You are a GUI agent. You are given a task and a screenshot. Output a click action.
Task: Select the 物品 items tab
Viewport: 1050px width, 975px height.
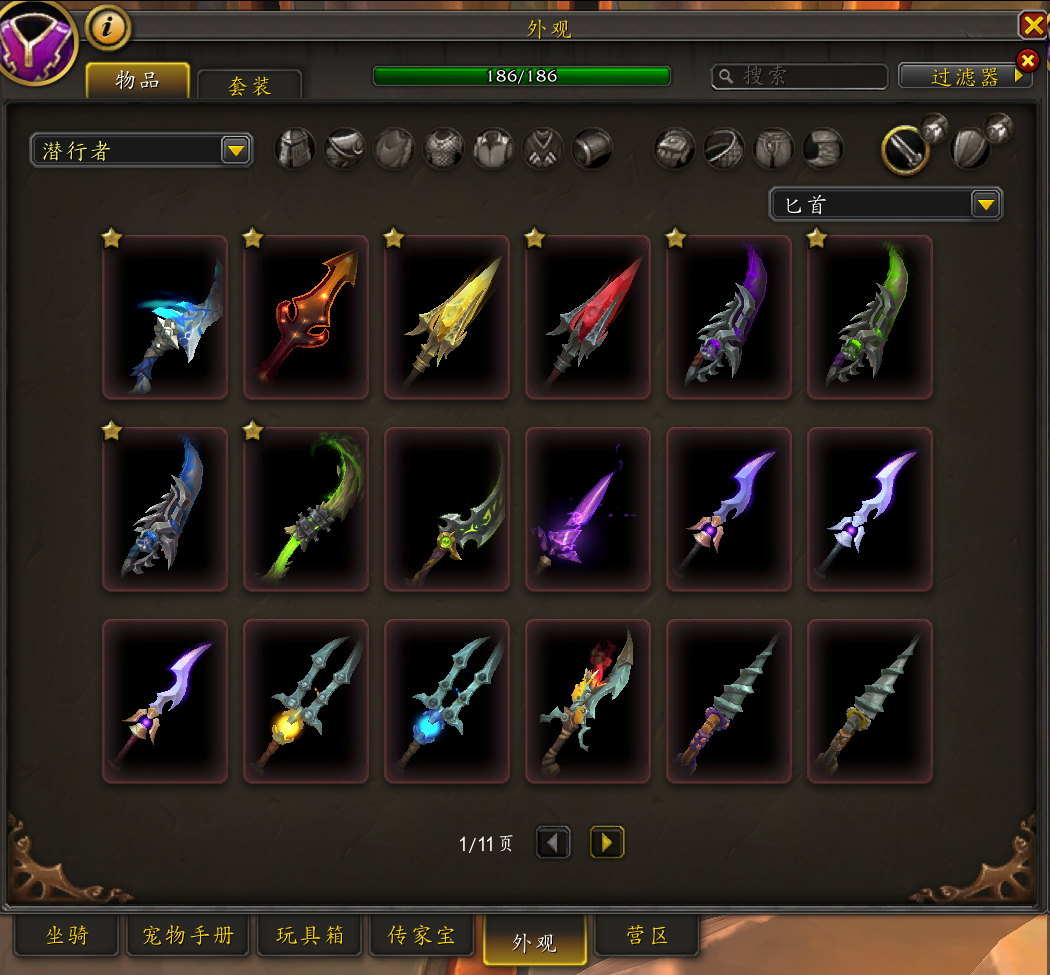(x=137, y=81)
